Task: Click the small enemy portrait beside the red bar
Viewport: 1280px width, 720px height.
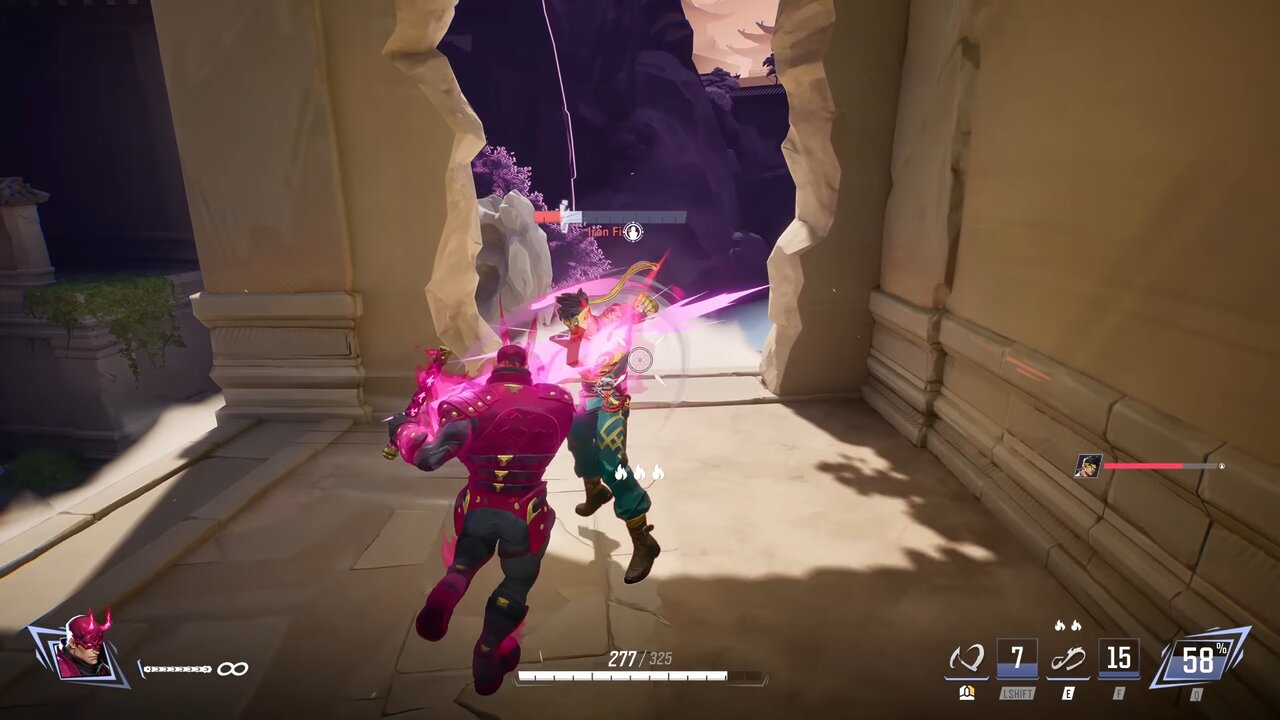Action: pyautogui.click(x=1087, y=466)
